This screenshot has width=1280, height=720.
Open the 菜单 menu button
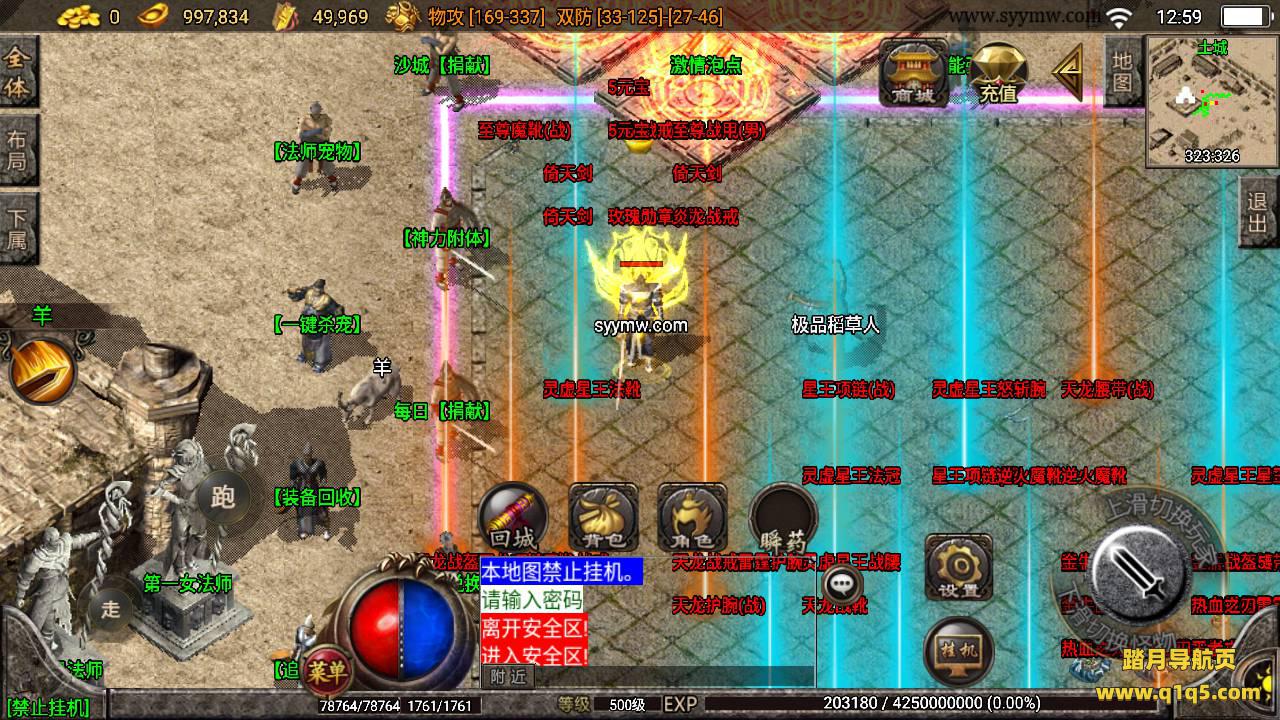click(x=326, y=670)
